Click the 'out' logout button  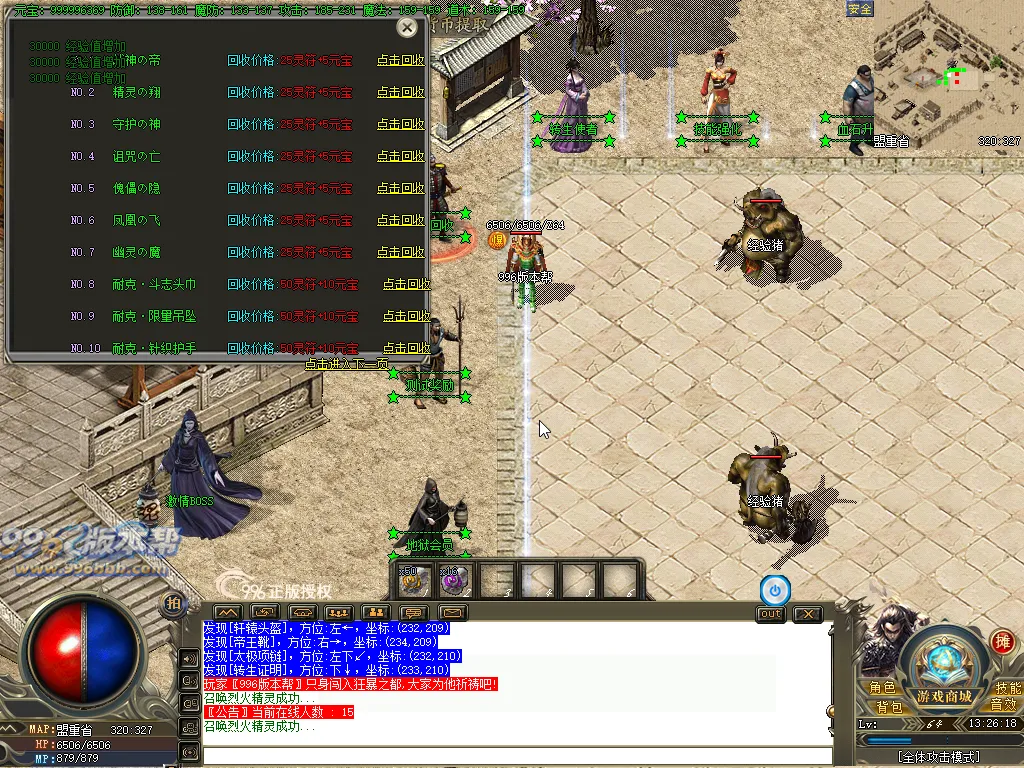pos(770,613)
